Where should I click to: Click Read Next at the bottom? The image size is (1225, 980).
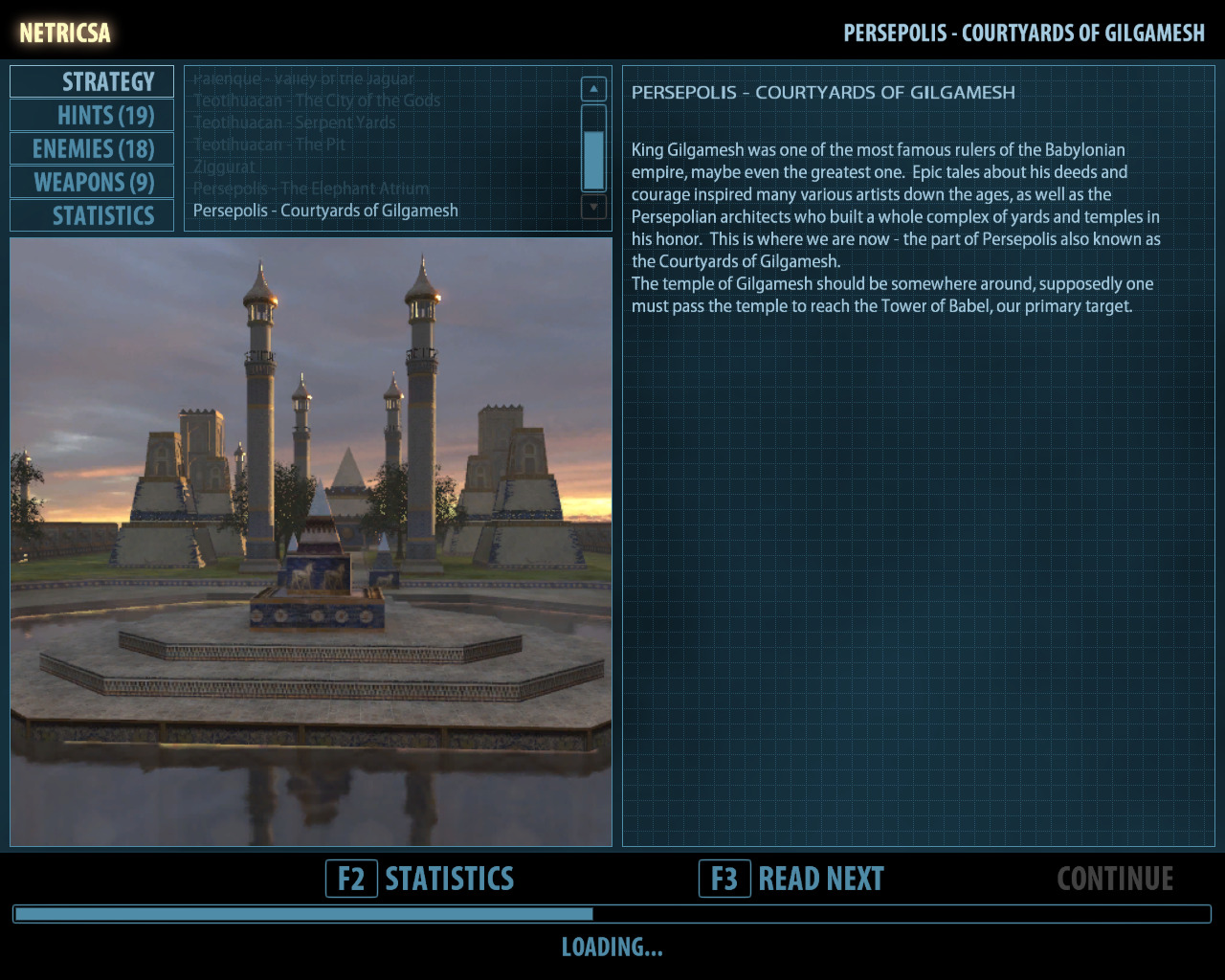pyautogui.click(x=792, y=879)
